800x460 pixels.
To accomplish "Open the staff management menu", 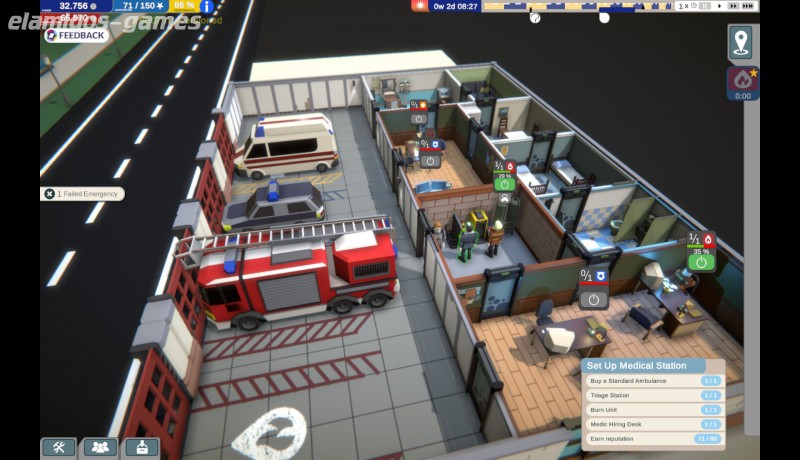I will [x=99, y=447].
